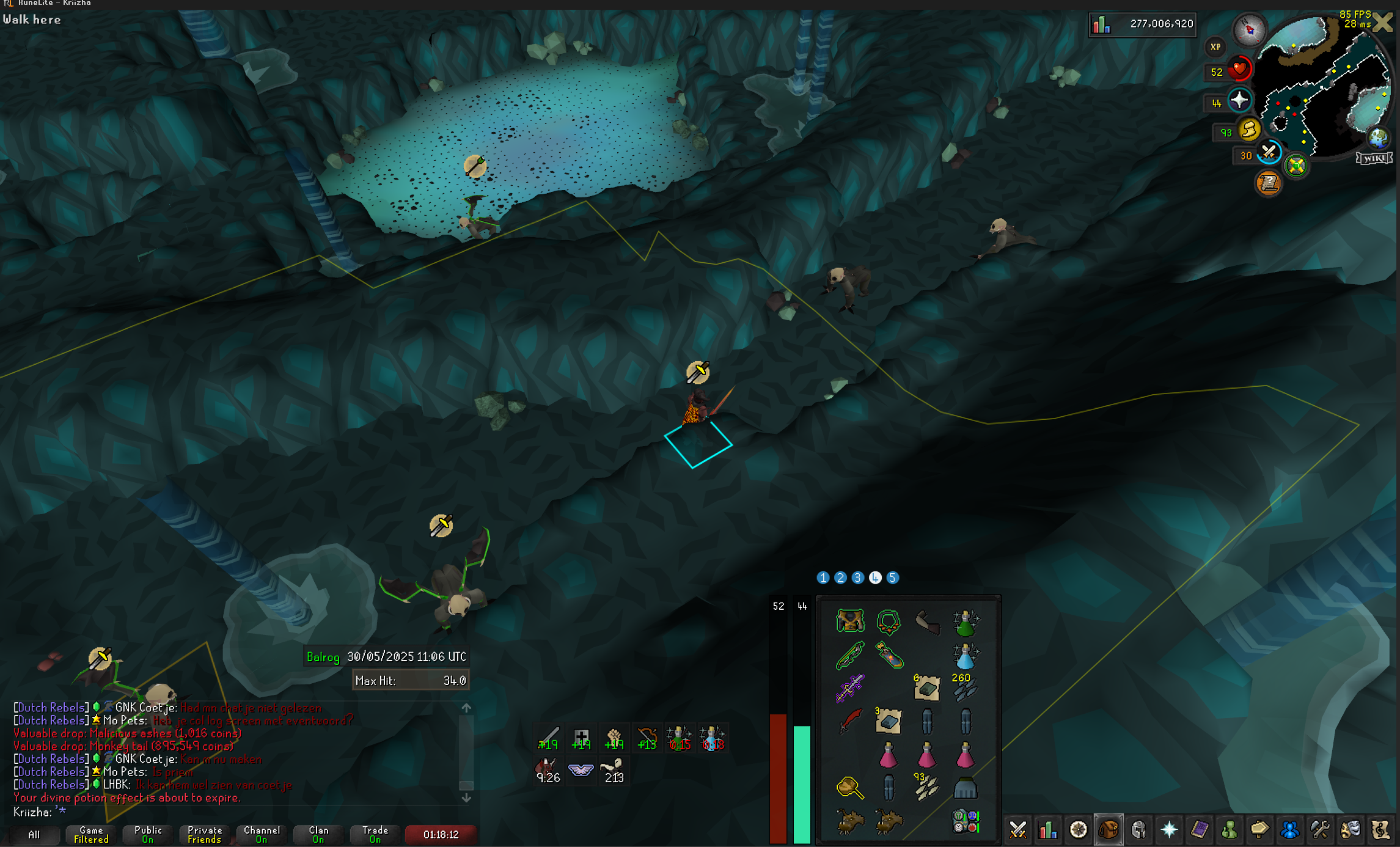Screen dimensions: 1400x847
Task: Open the Combat Options tab
Action: (x=1018, y=830)
